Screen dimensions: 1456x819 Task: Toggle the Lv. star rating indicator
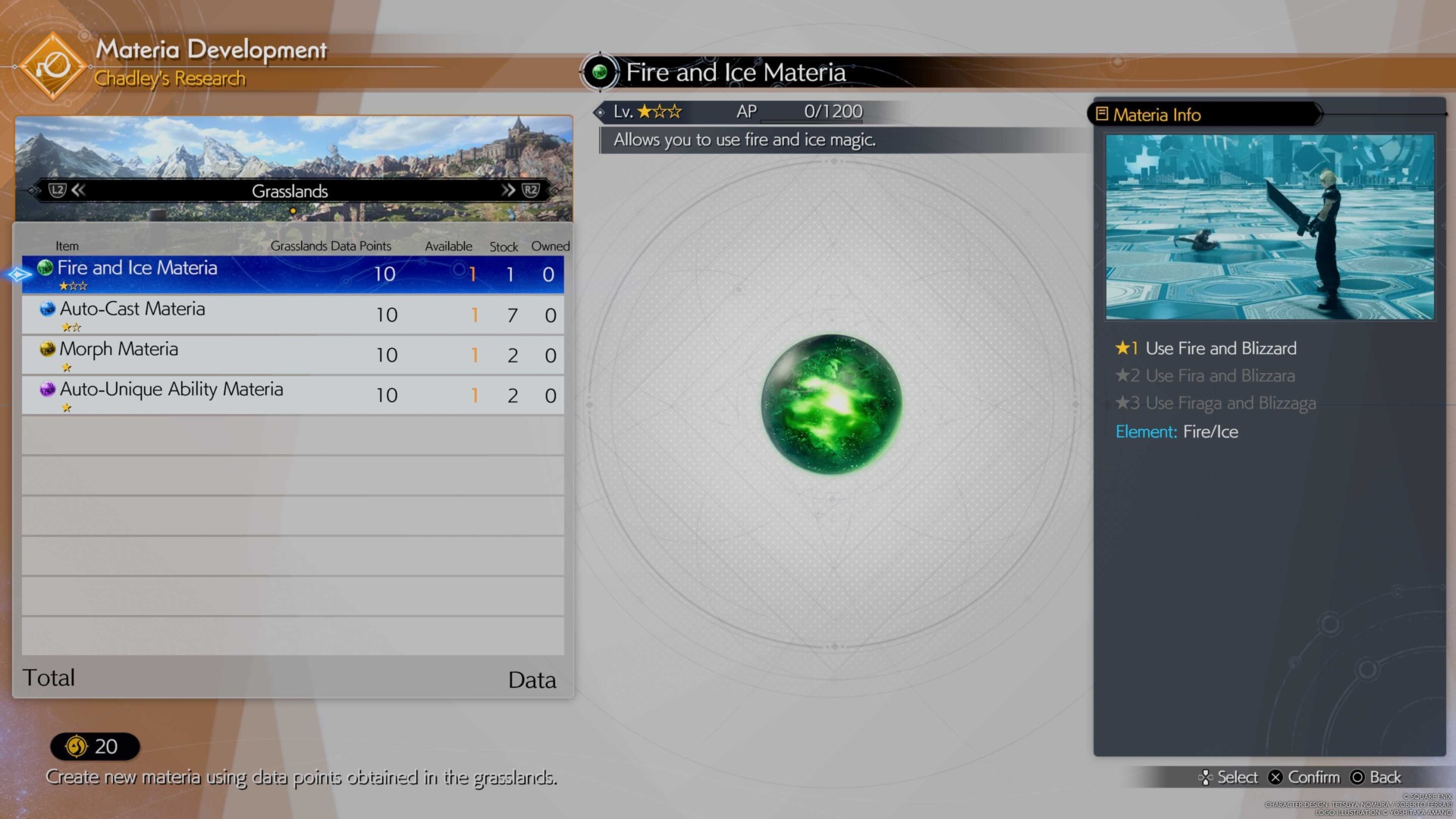point(658,111)
